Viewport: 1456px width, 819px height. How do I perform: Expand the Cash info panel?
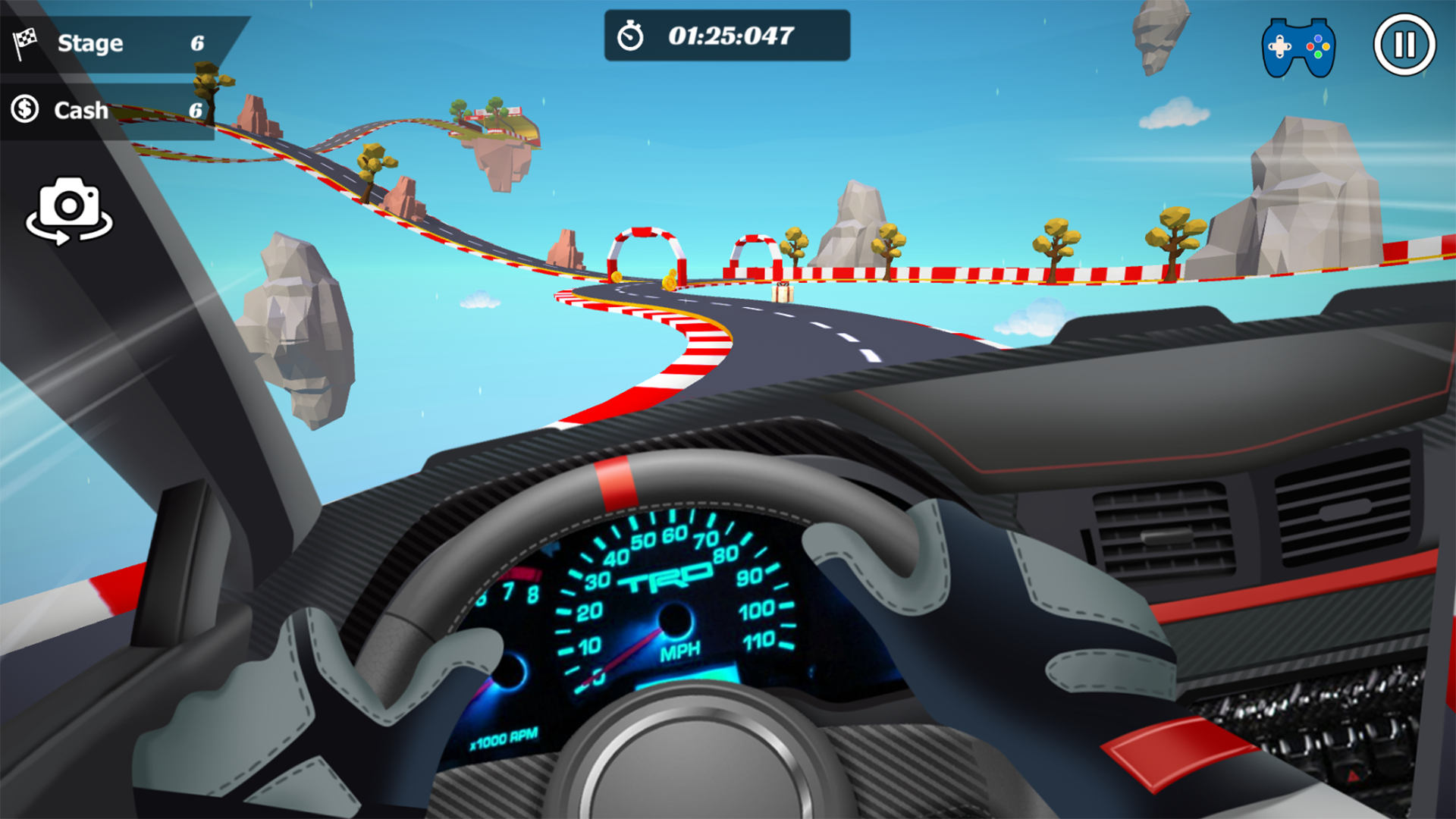click(106, 110)
